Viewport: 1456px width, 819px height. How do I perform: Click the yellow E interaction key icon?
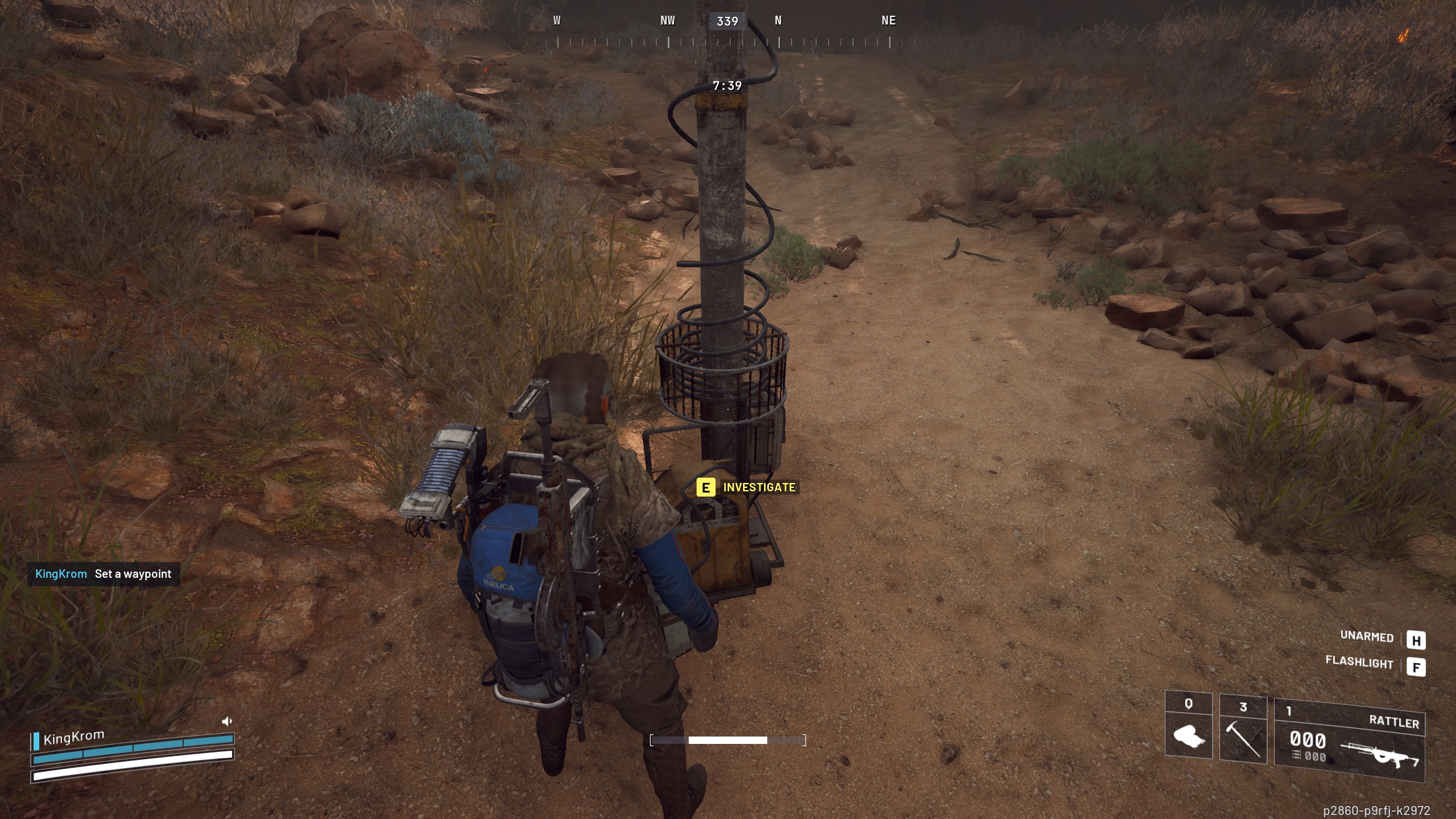tap(705, 487)
